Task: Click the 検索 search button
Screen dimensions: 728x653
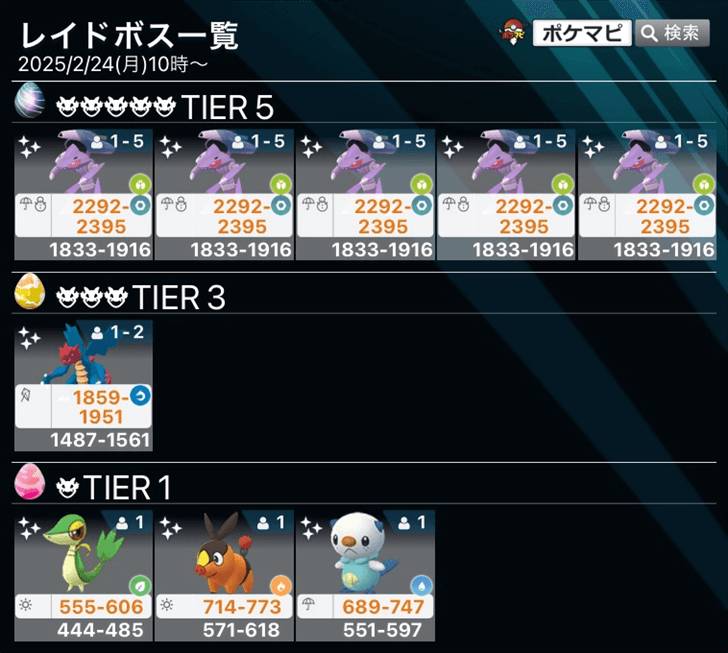Action: [672, 34]
